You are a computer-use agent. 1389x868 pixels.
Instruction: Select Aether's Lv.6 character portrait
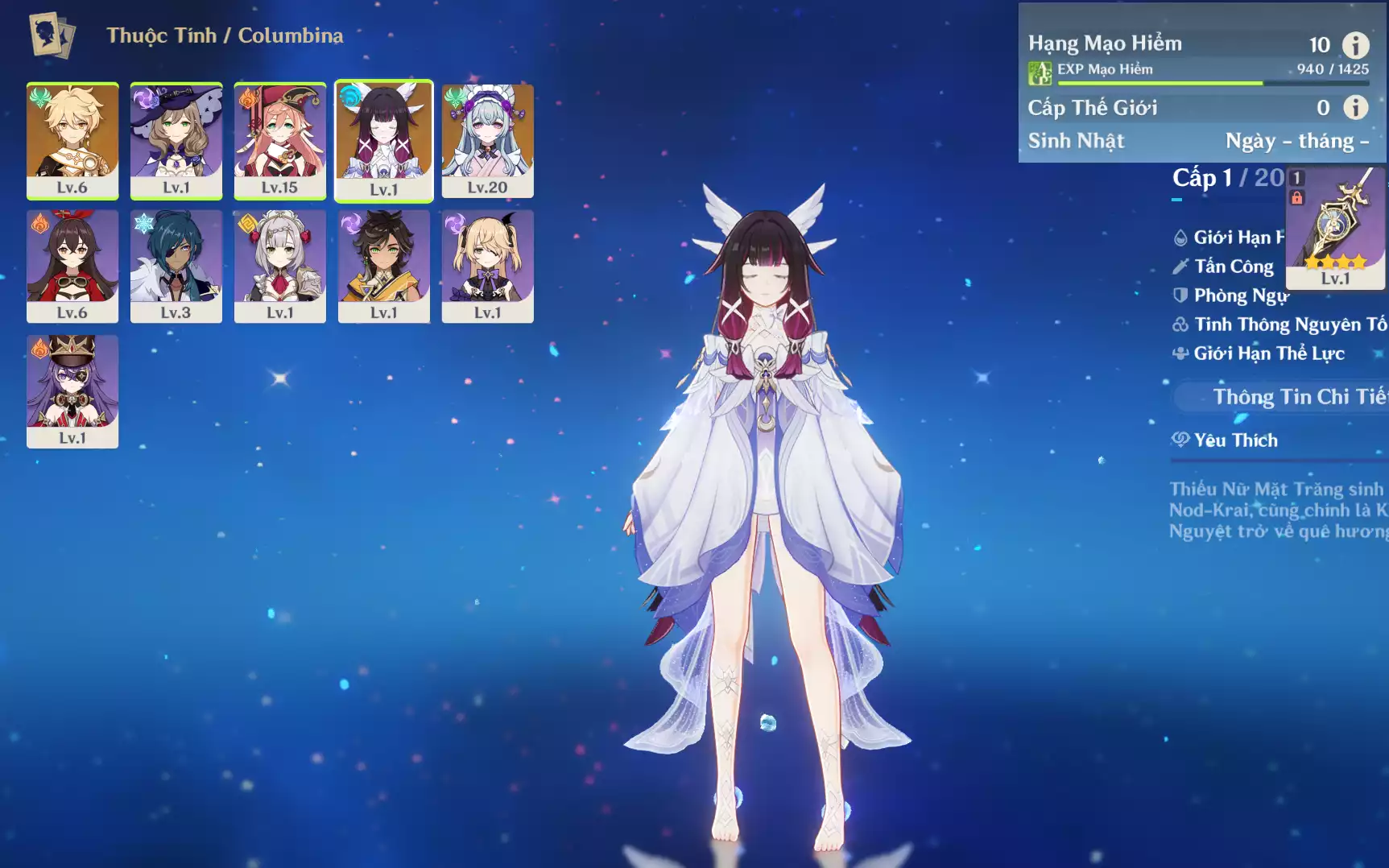coord(72,140)
